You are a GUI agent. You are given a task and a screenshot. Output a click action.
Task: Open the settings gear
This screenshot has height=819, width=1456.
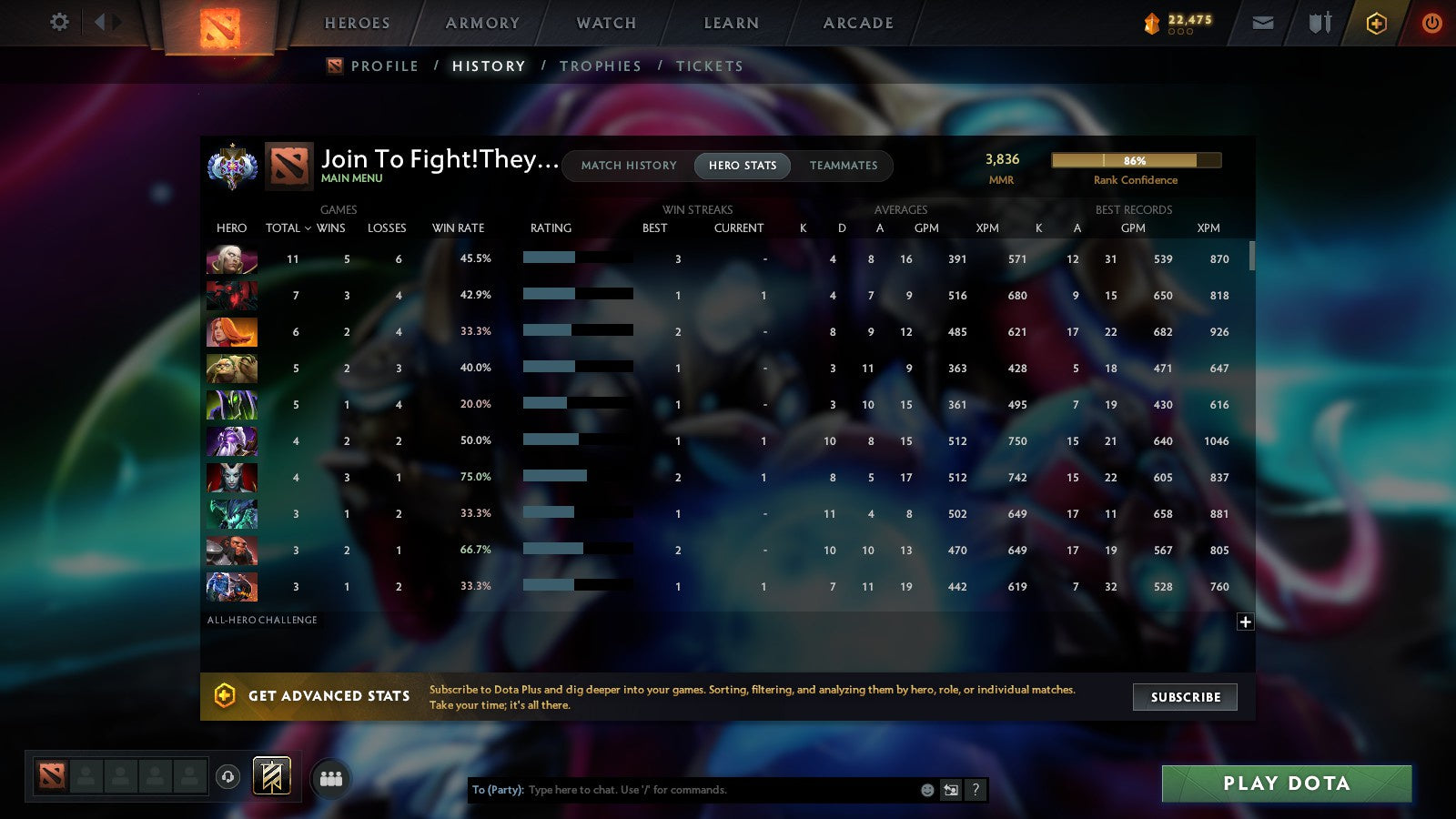click(59, 23)
